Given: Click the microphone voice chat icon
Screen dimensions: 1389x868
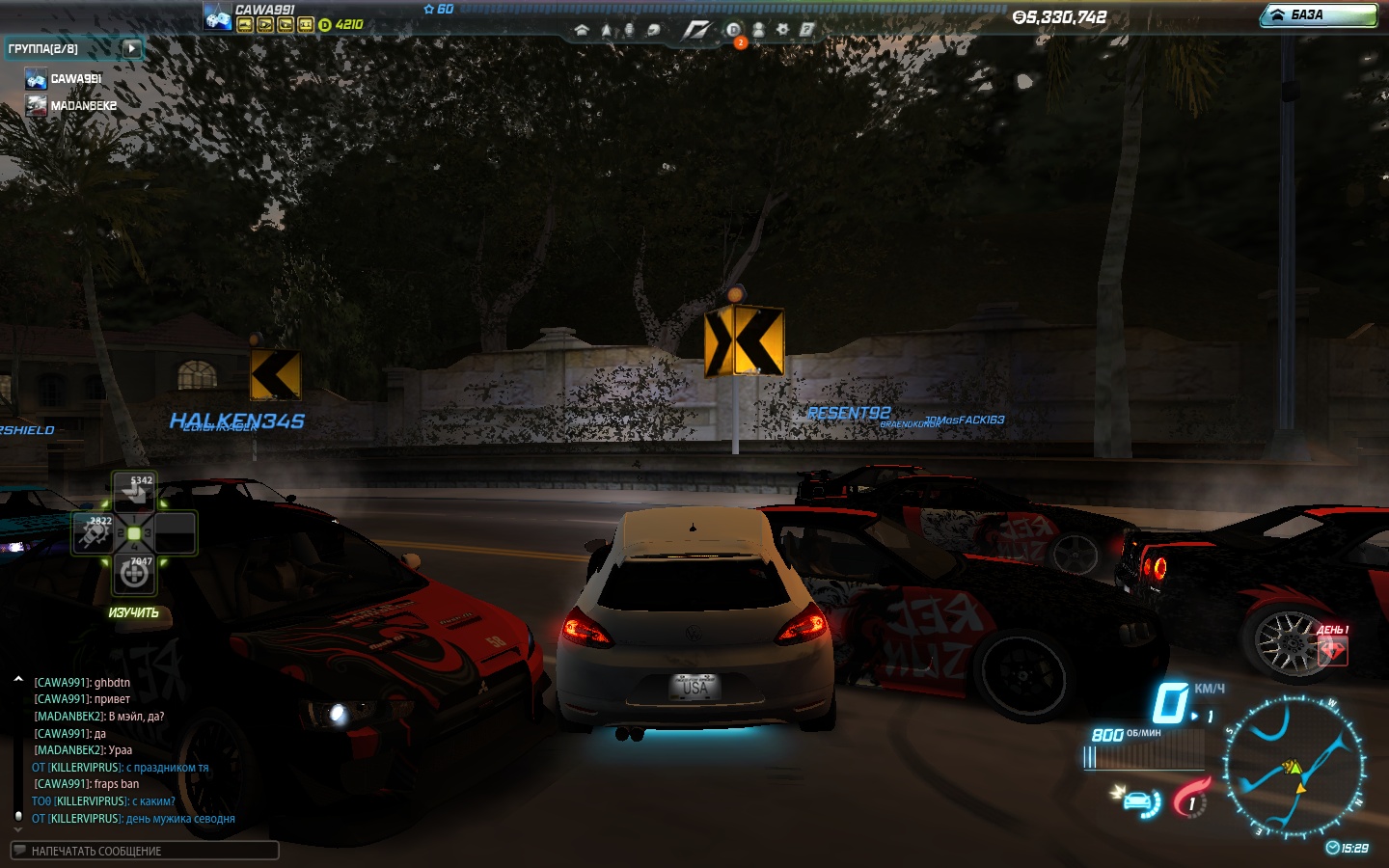Looking at the screenshot, I should [x=629, y=30].
